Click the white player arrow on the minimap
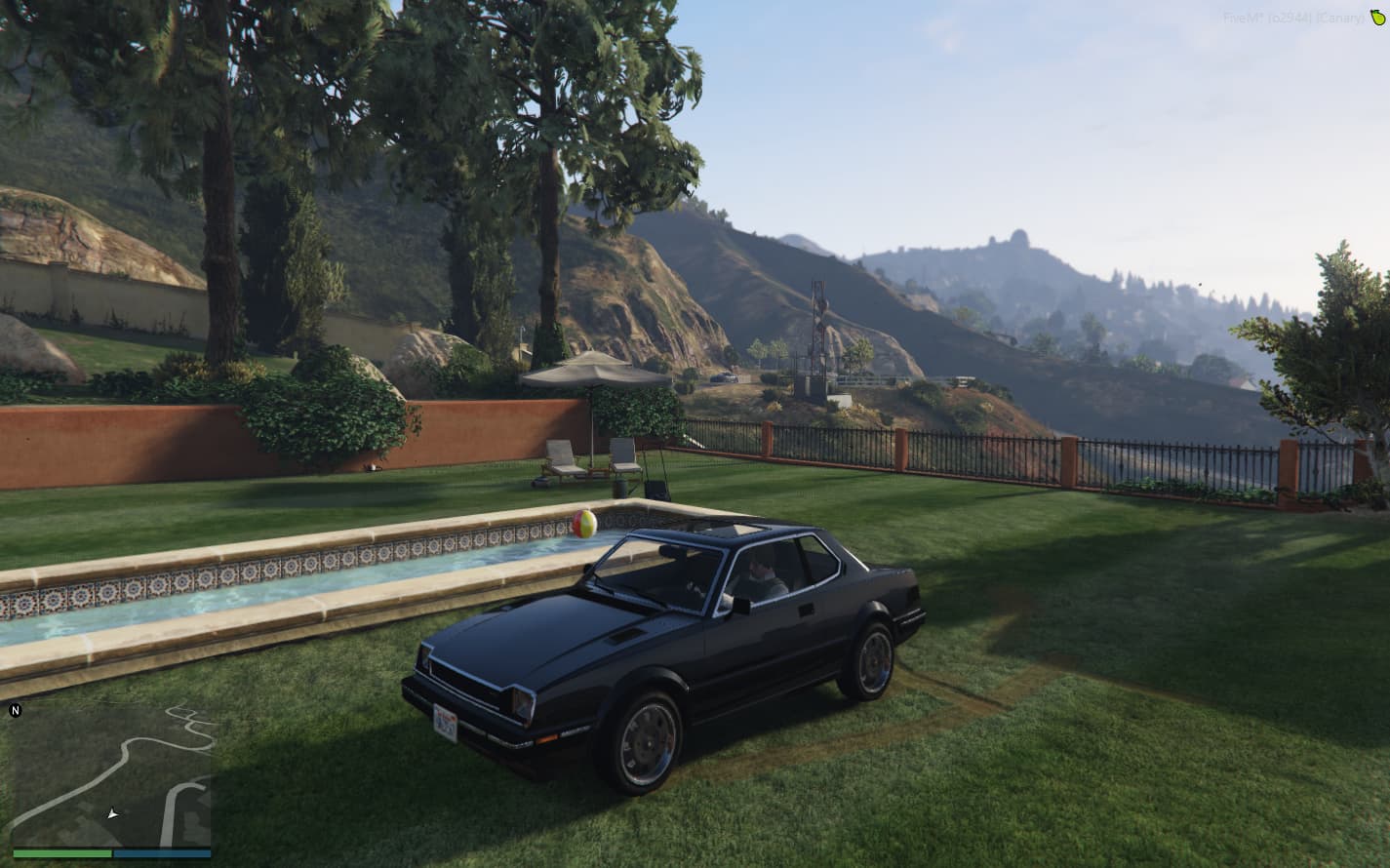This screenshot has width=1390, height=868. pos(112,812)
